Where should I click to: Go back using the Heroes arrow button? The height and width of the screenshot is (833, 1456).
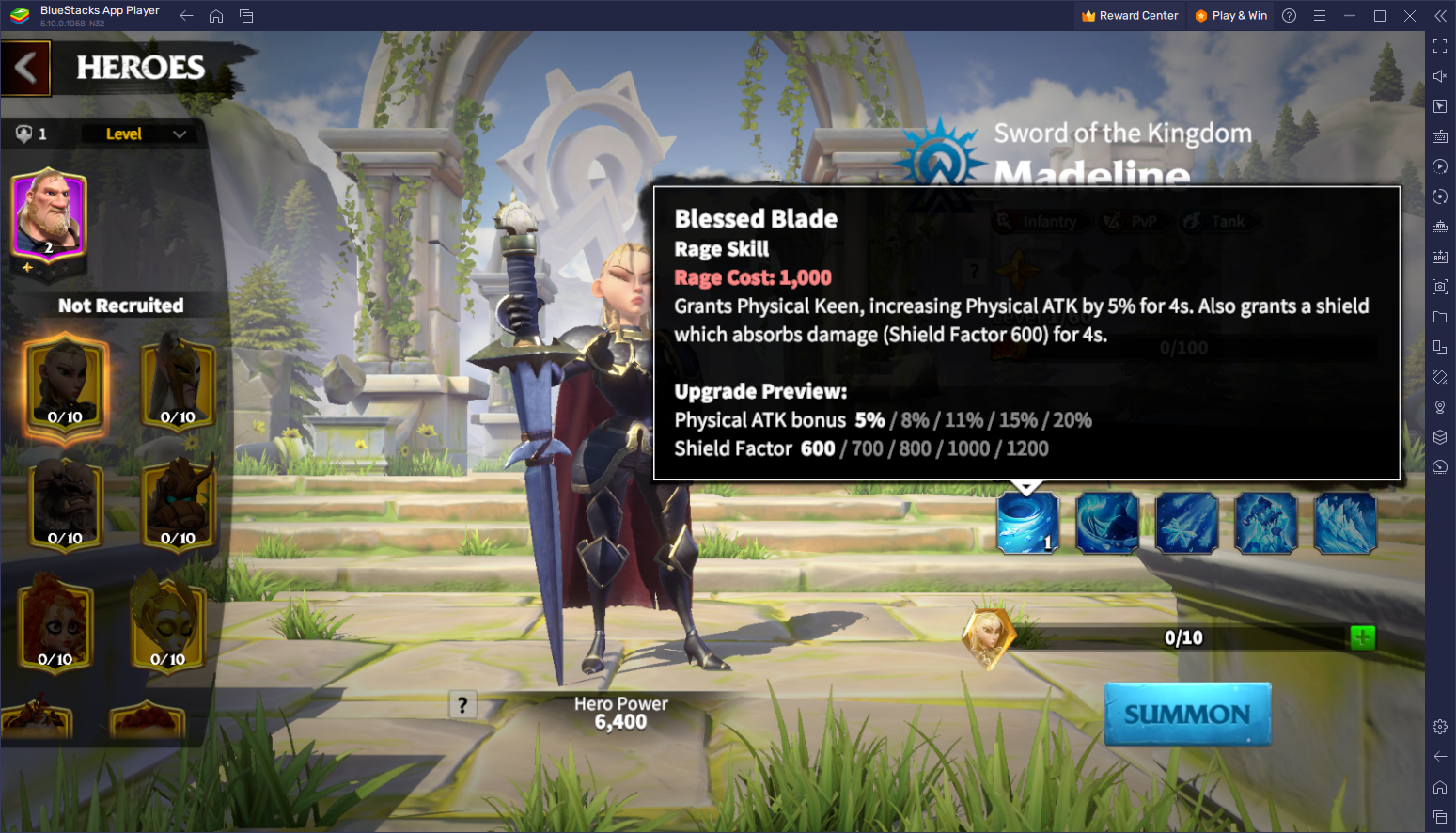pos(26,68)
